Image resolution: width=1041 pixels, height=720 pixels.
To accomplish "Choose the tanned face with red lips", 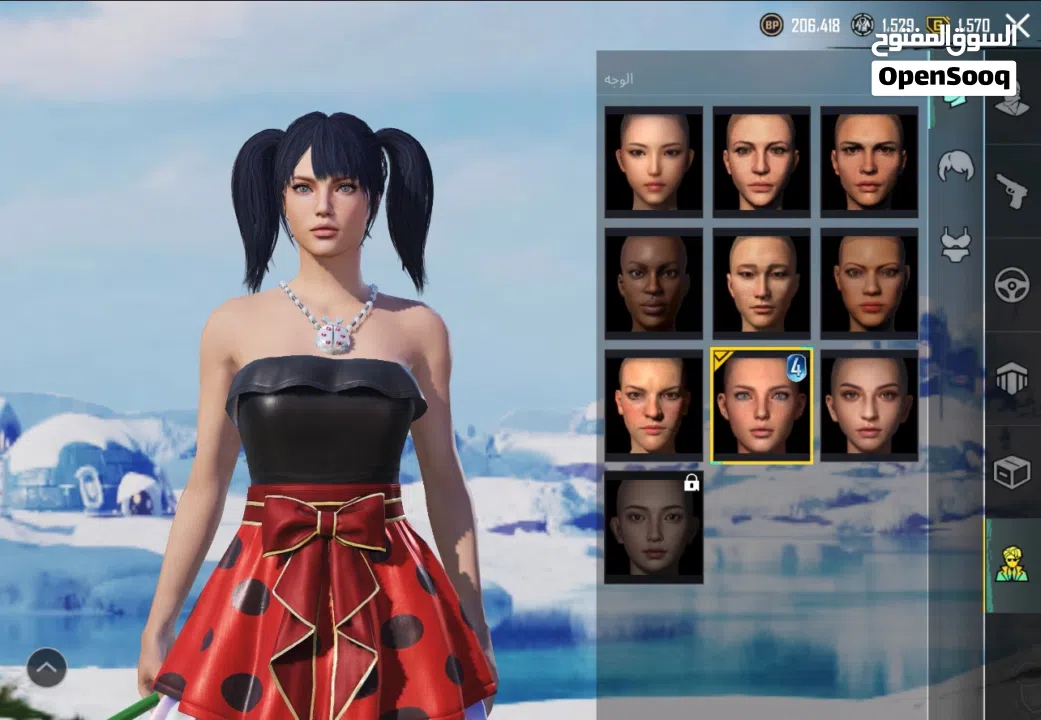I will point(869,284).
